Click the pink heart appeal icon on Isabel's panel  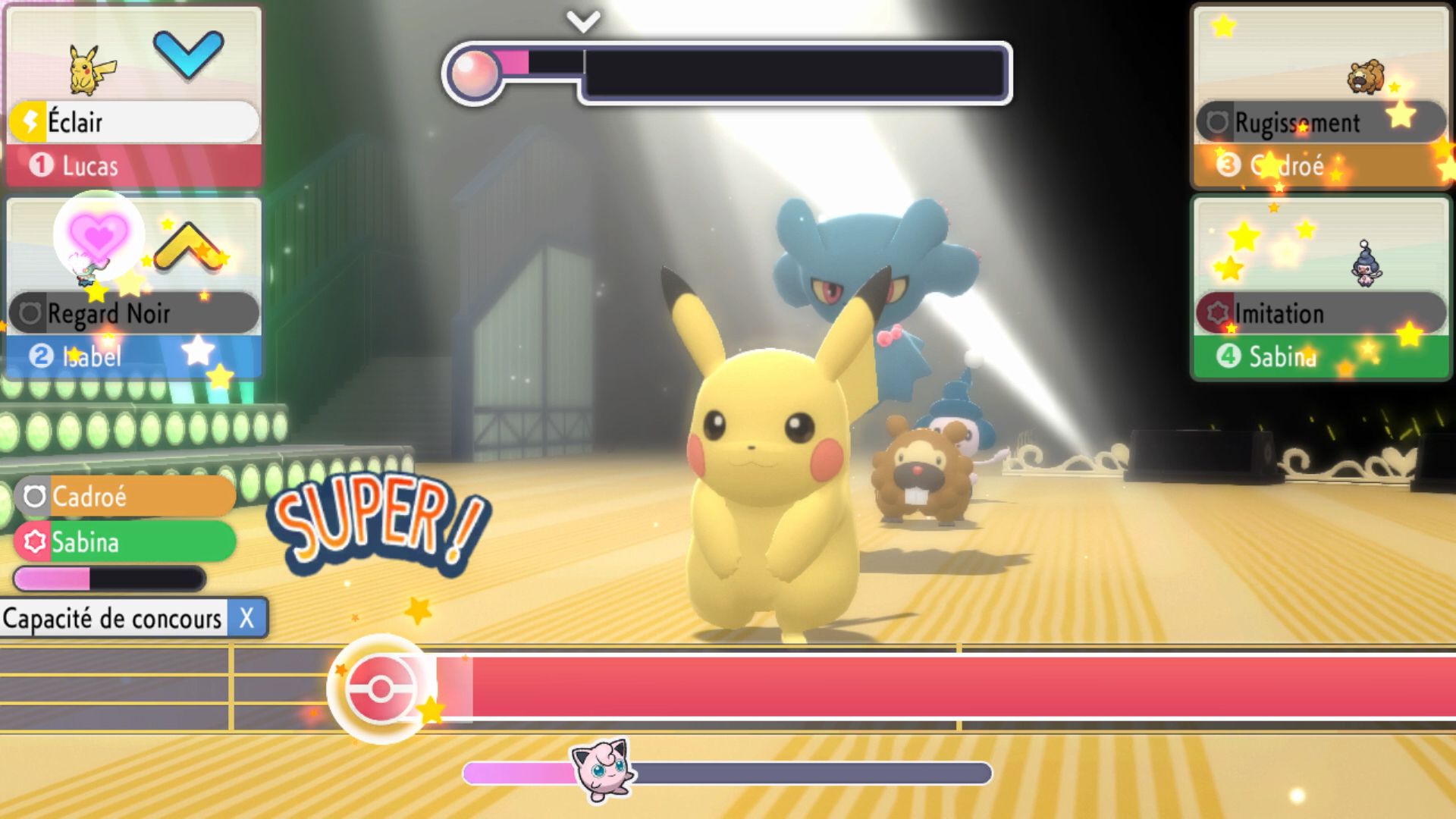click(98, 235)
